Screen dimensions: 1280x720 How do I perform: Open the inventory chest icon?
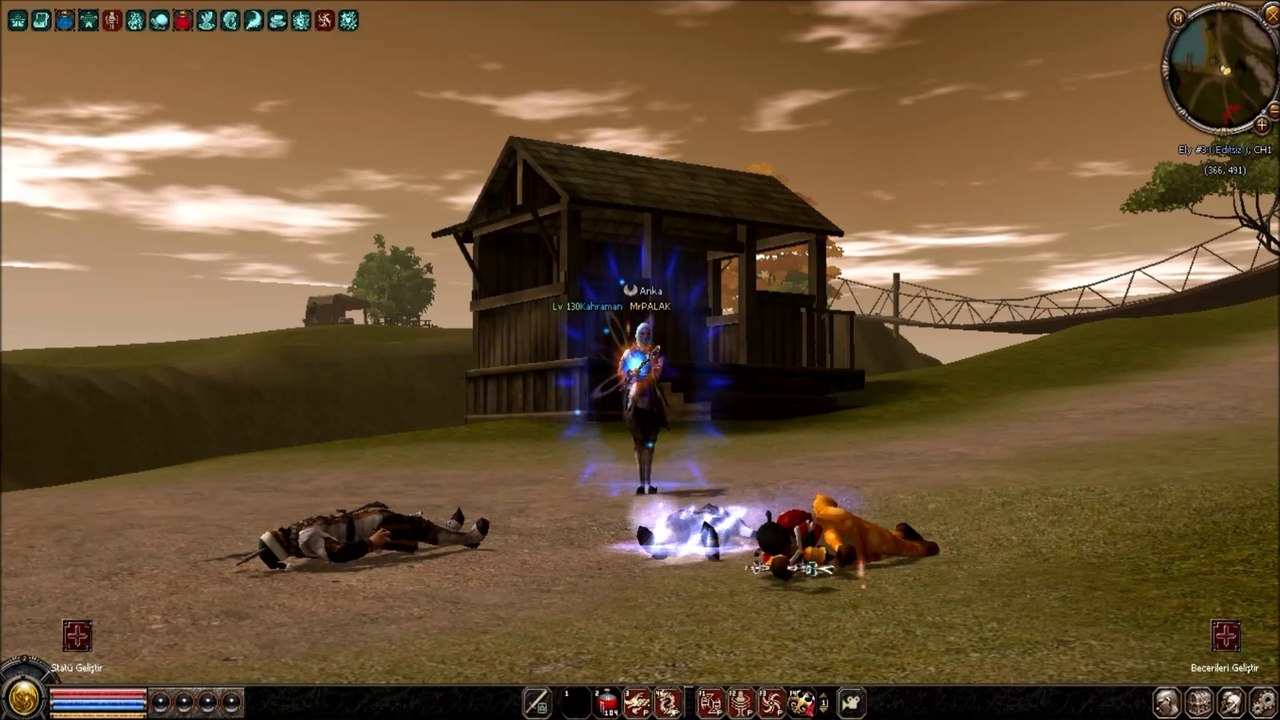[x=1198, y=702]
